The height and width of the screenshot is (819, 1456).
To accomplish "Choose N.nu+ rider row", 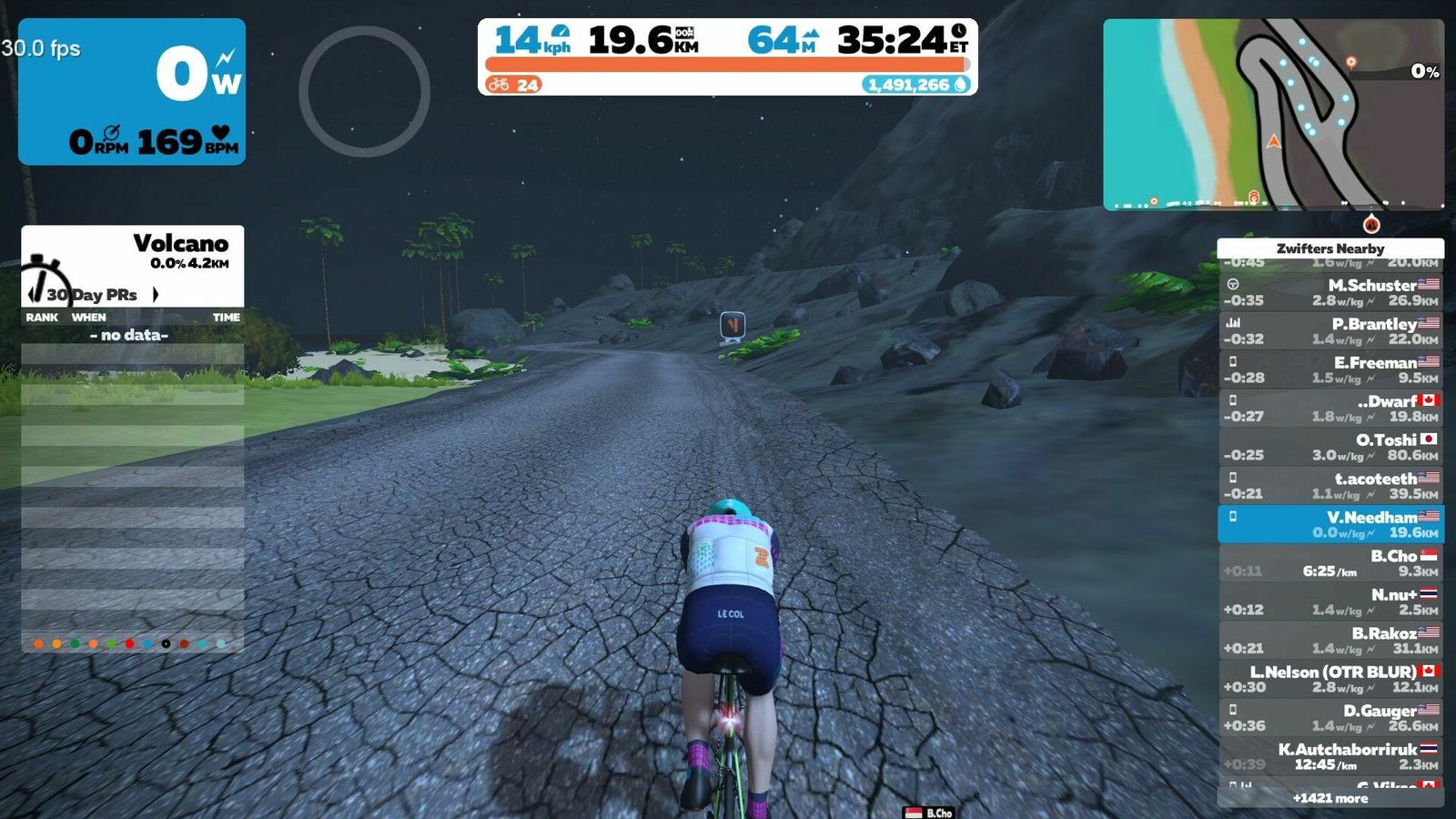I will [1330, 602].
